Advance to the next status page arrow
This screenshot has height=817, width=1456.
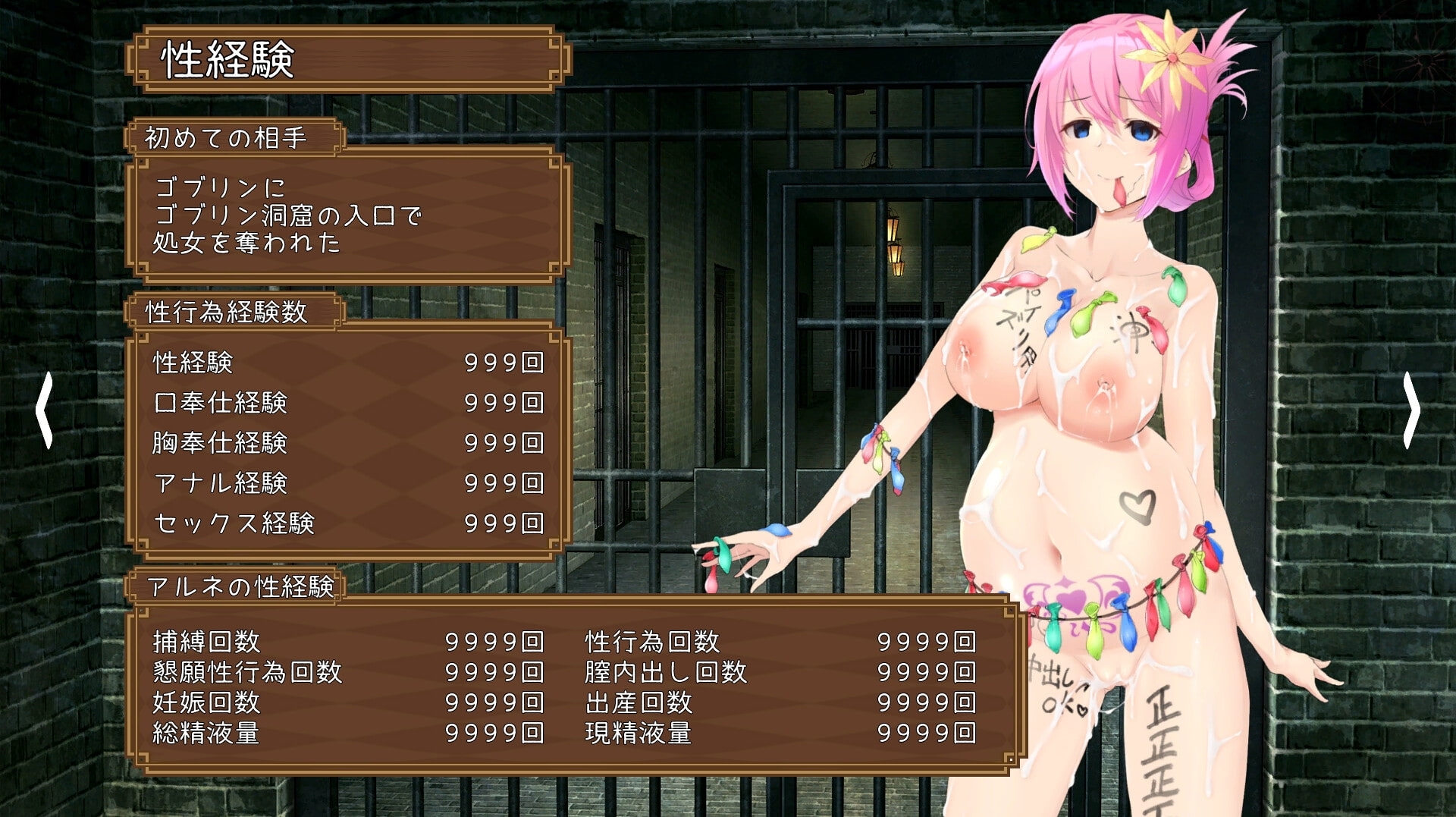[1410, 410]
